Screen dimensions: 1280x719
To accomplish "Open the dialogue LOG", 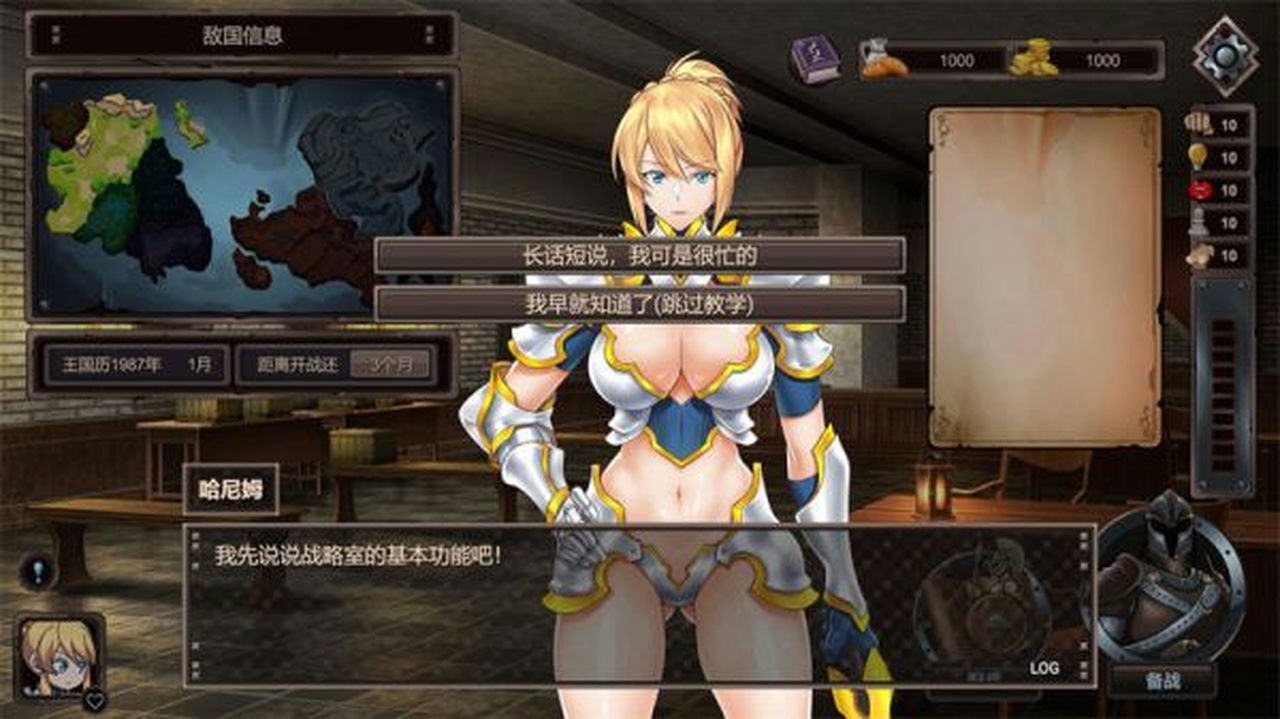I will 1044,667.
